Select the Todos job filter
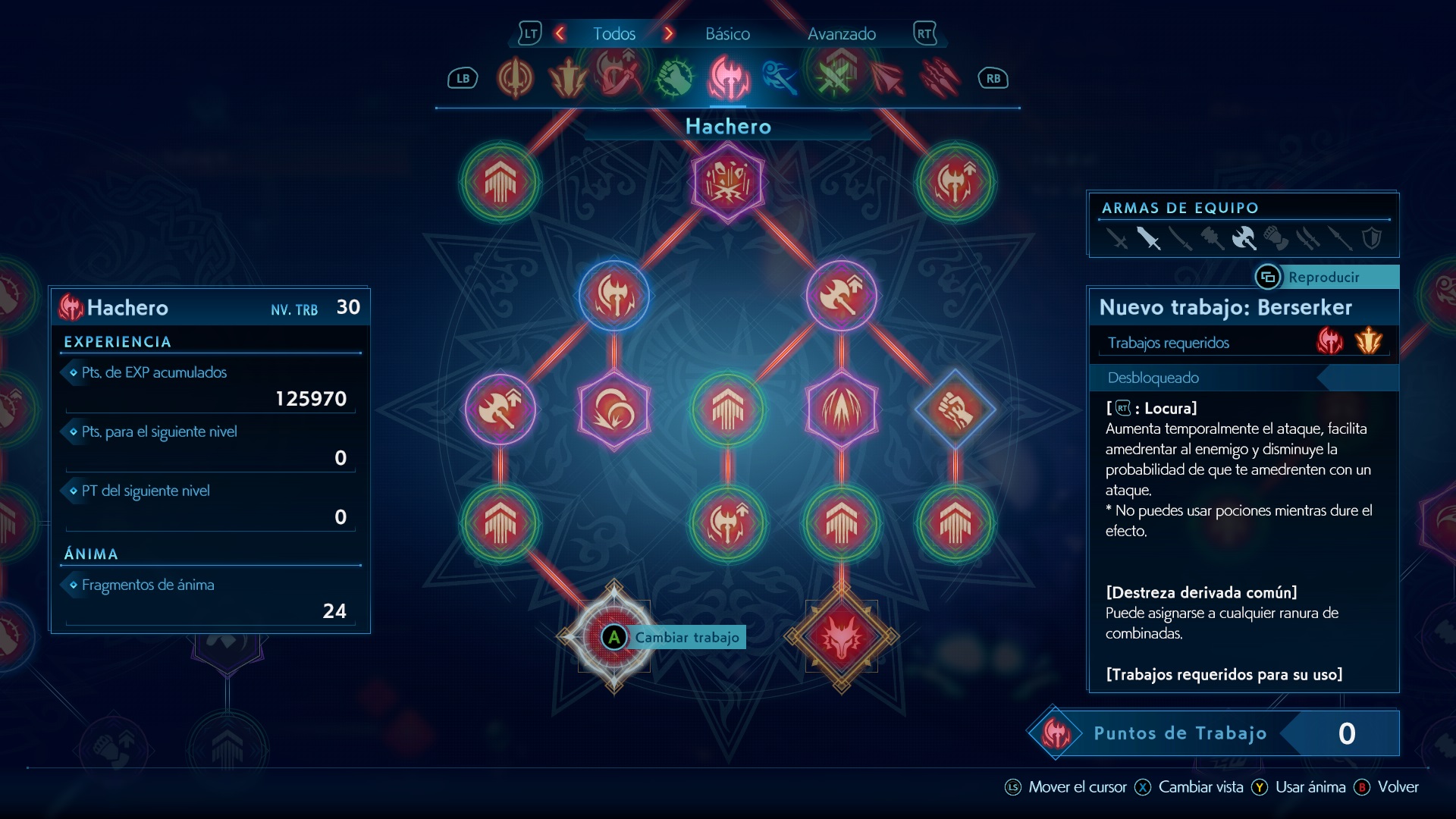Viewport: 1456px width, 819px height. pyautogui.click(x=613, y=34)
